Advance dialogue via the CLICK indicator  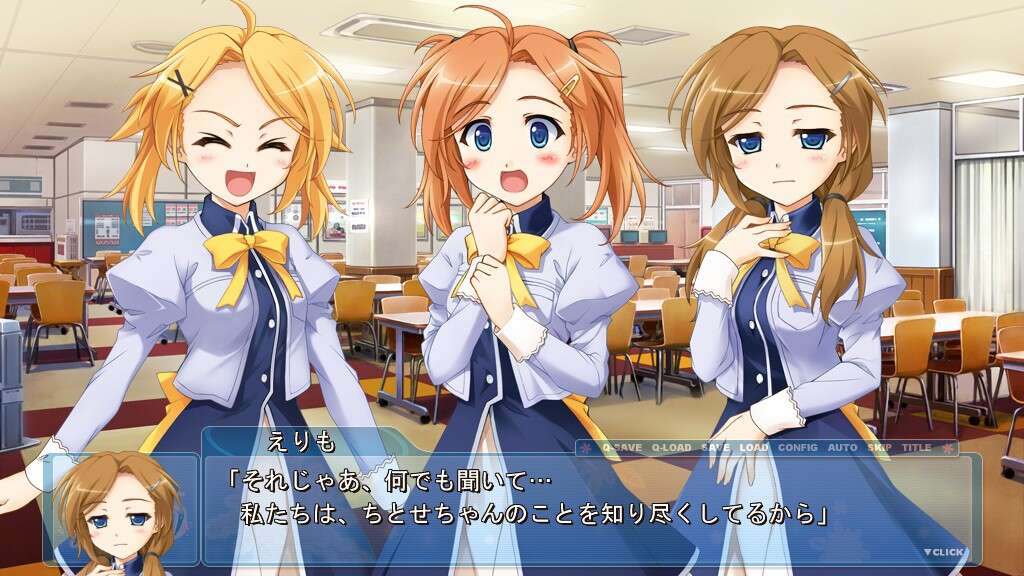944,552
